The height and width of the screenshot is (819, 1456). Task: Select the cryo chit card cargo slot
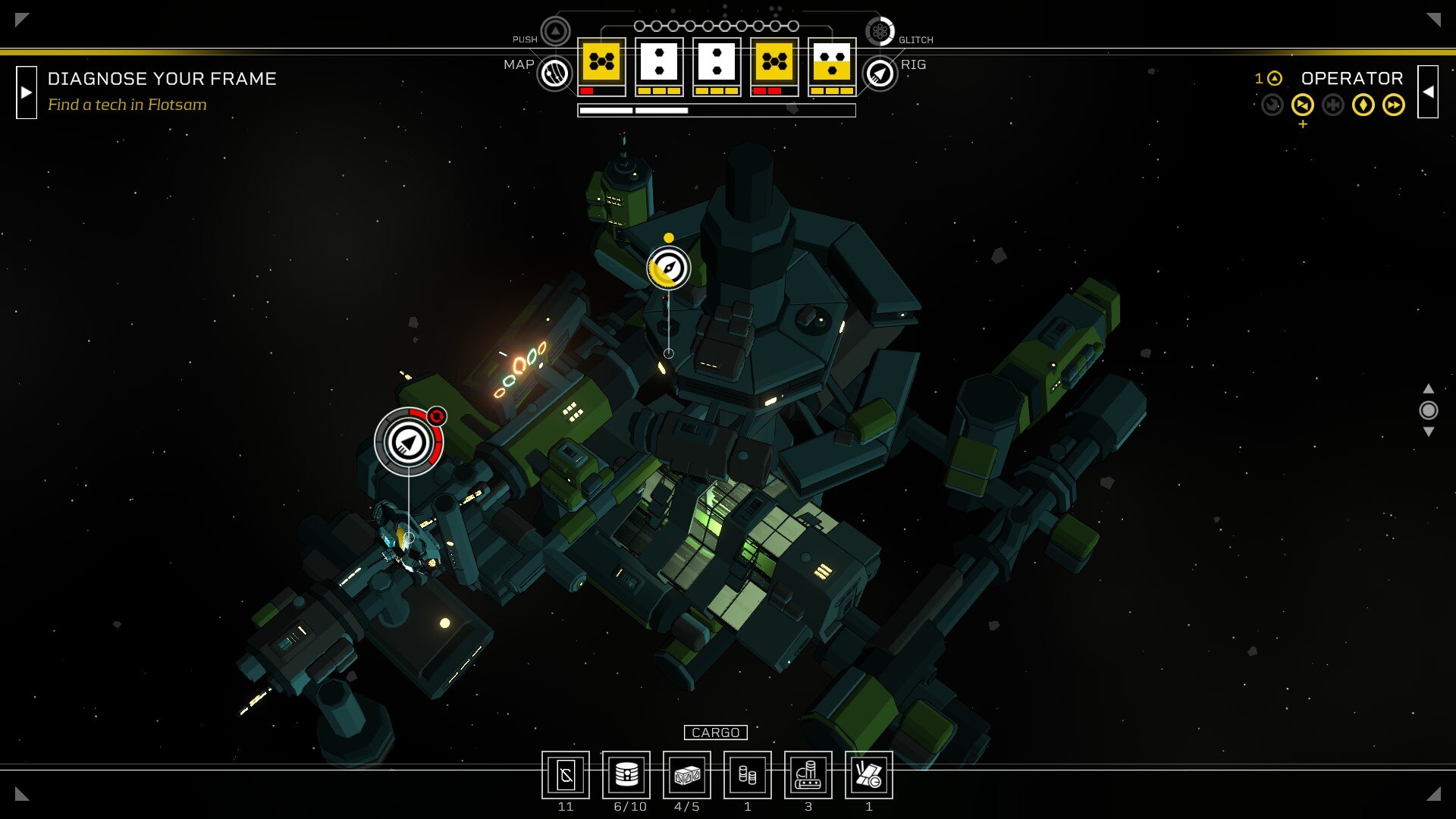point(566,775)
